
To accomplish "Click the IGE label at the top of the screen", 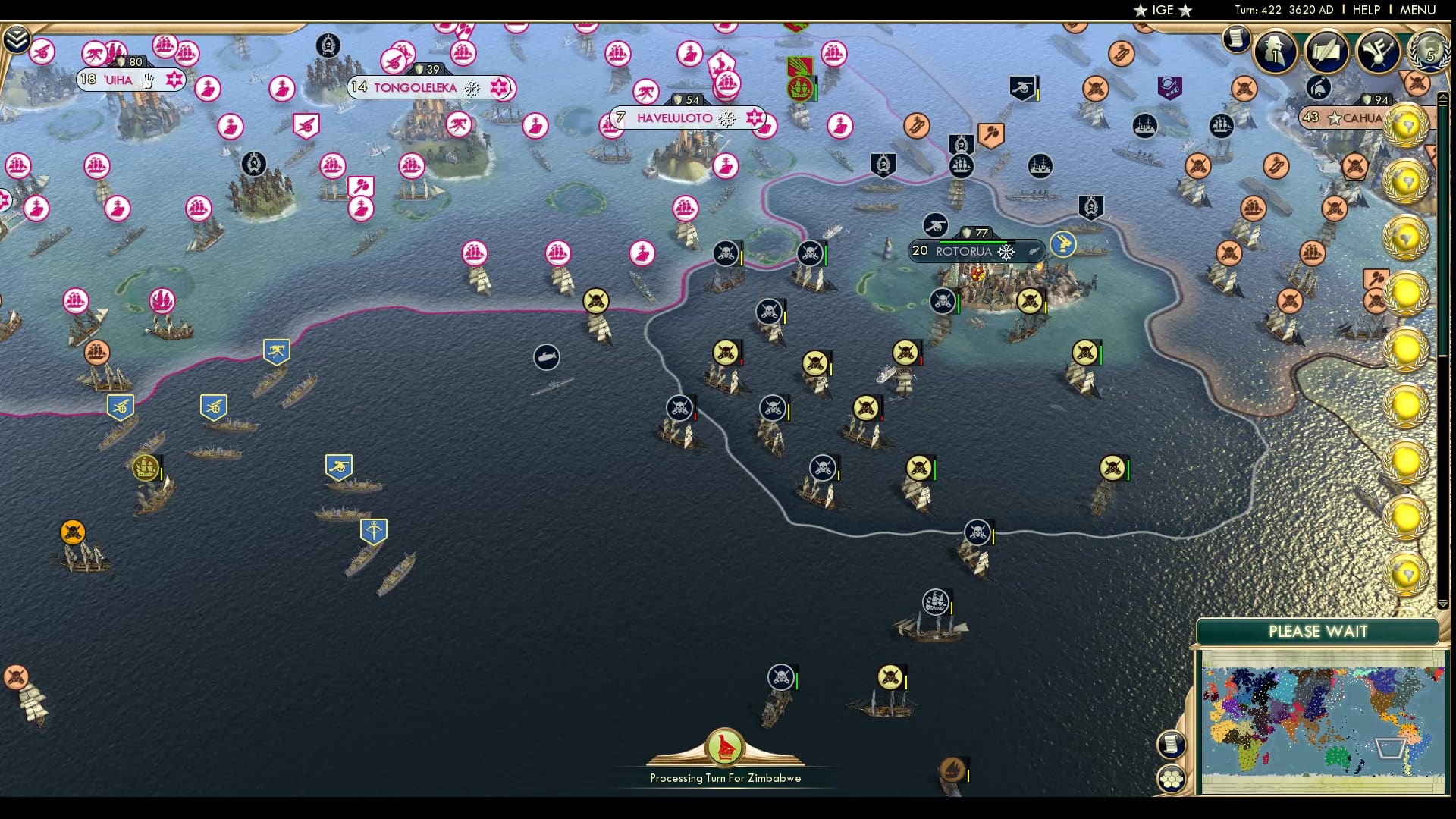I will 1163,10.
